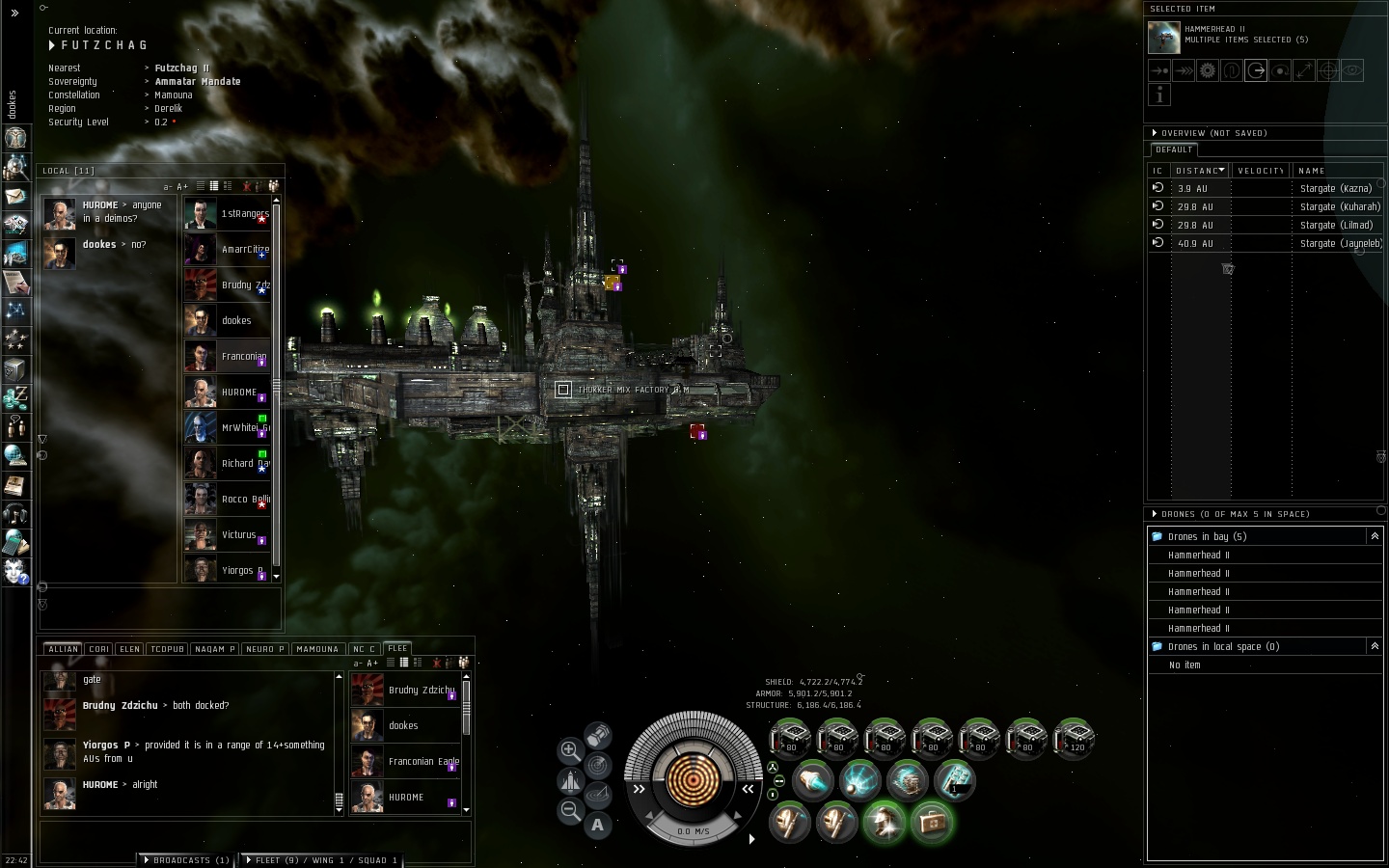This screenshot has height=868, width=1389.
Task: Expand the Fleet / Wing 1 / Squad 1 panel
Action: 321,859
